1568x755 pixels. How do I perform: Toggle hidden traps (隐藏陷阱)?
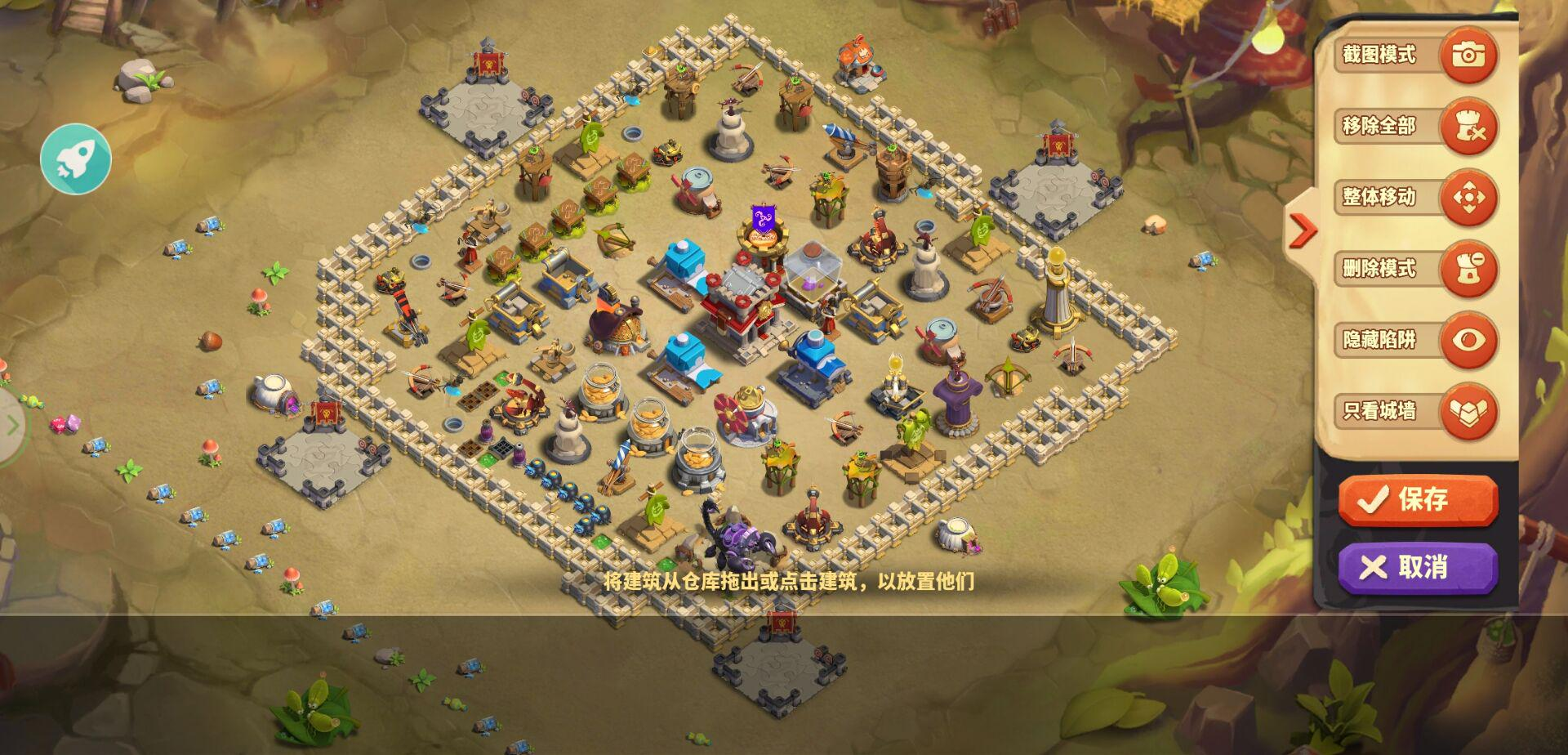click(x=1468, y=340)
